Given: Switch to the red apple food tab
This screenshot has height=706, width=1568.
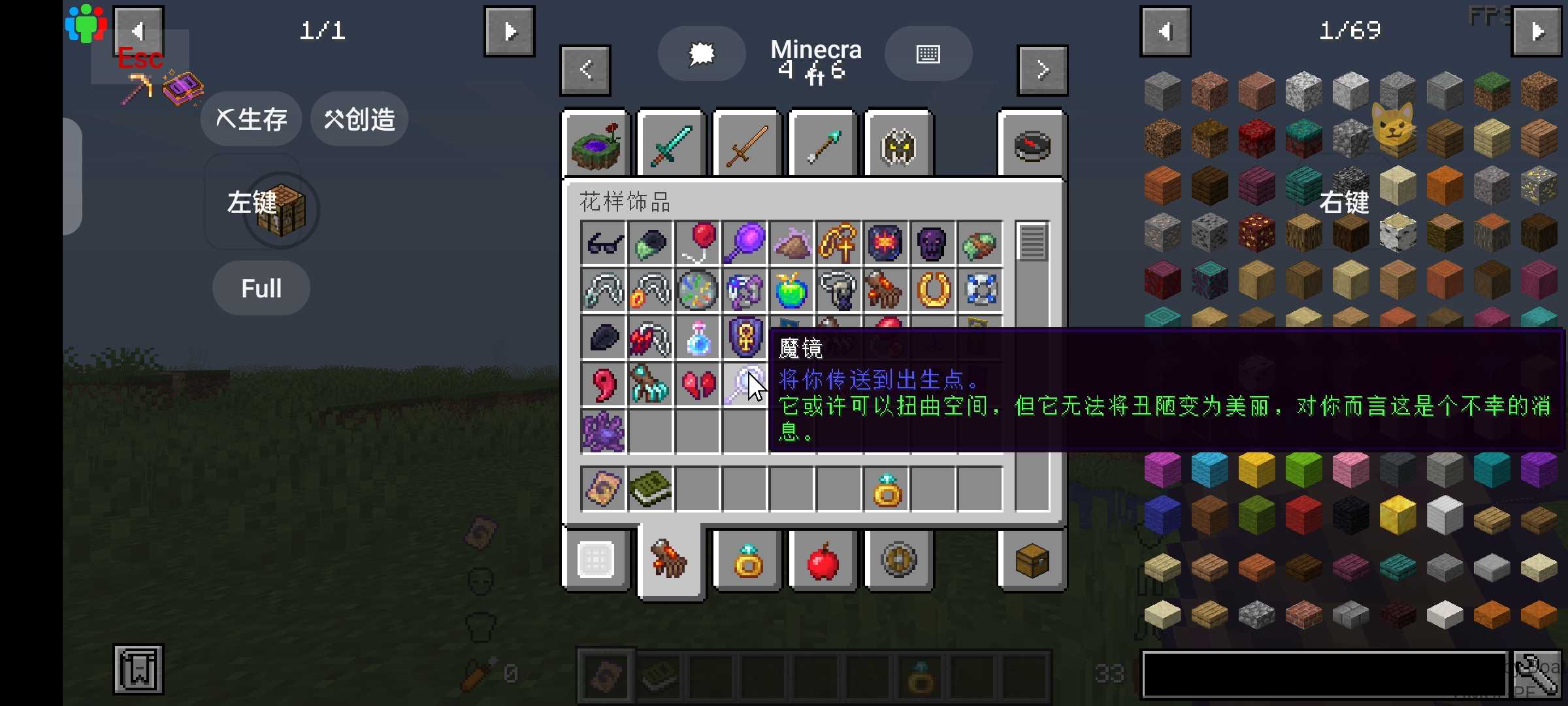Looking at the screenshot, I should tap(823, 561).
